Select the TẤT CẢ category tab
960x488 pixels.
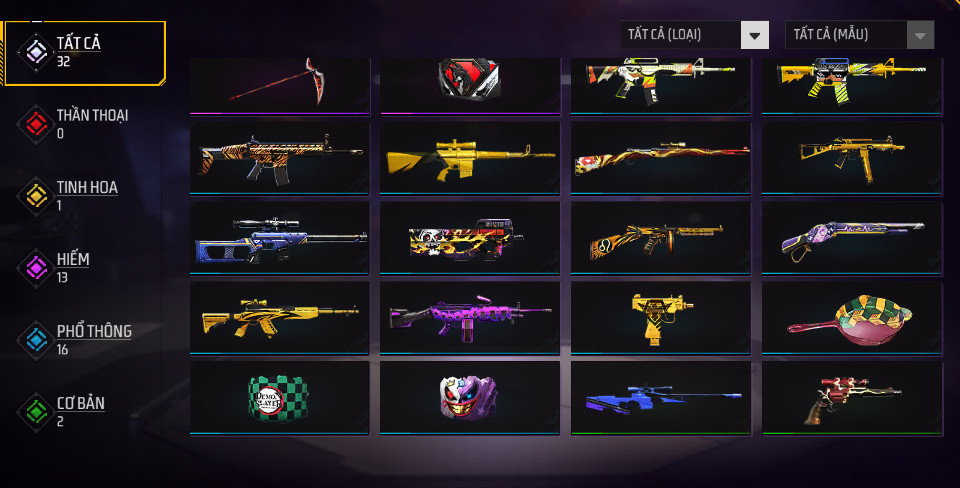point(84,51)
